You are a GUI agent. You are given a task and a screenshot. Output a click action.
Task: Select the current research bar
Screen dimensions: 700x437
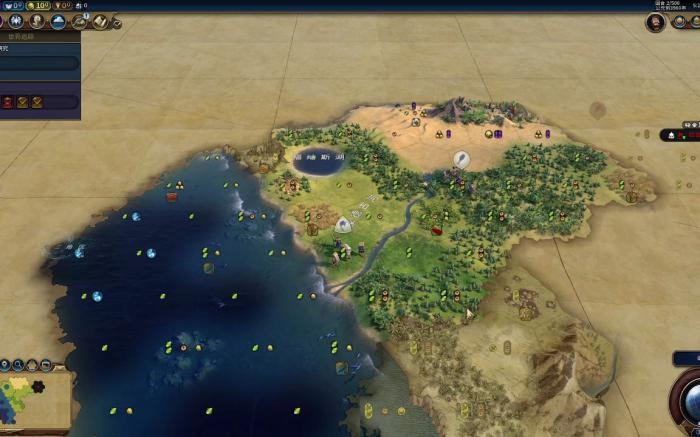point(38,63)
